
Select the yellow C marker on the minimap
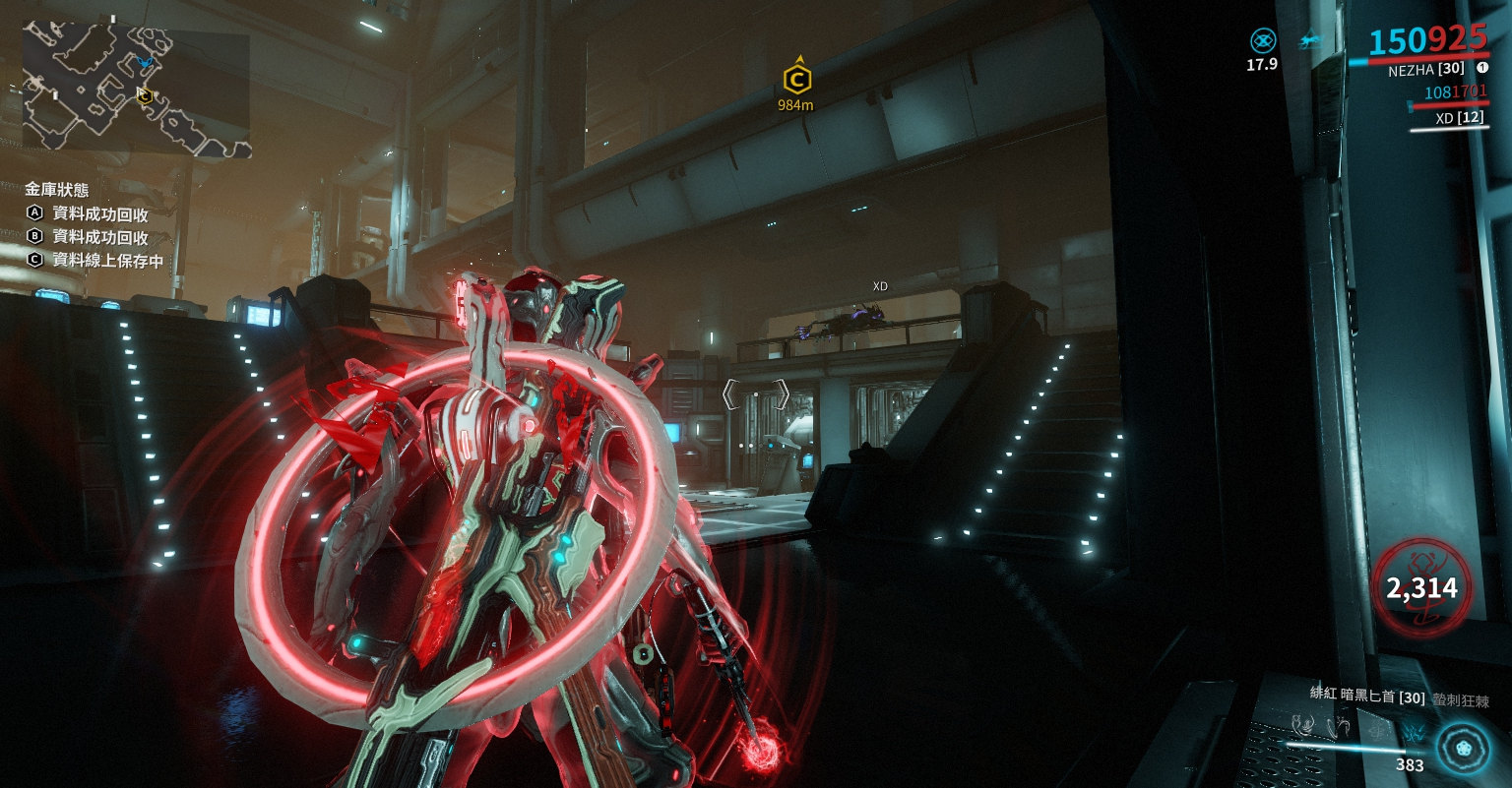point(145,95)
